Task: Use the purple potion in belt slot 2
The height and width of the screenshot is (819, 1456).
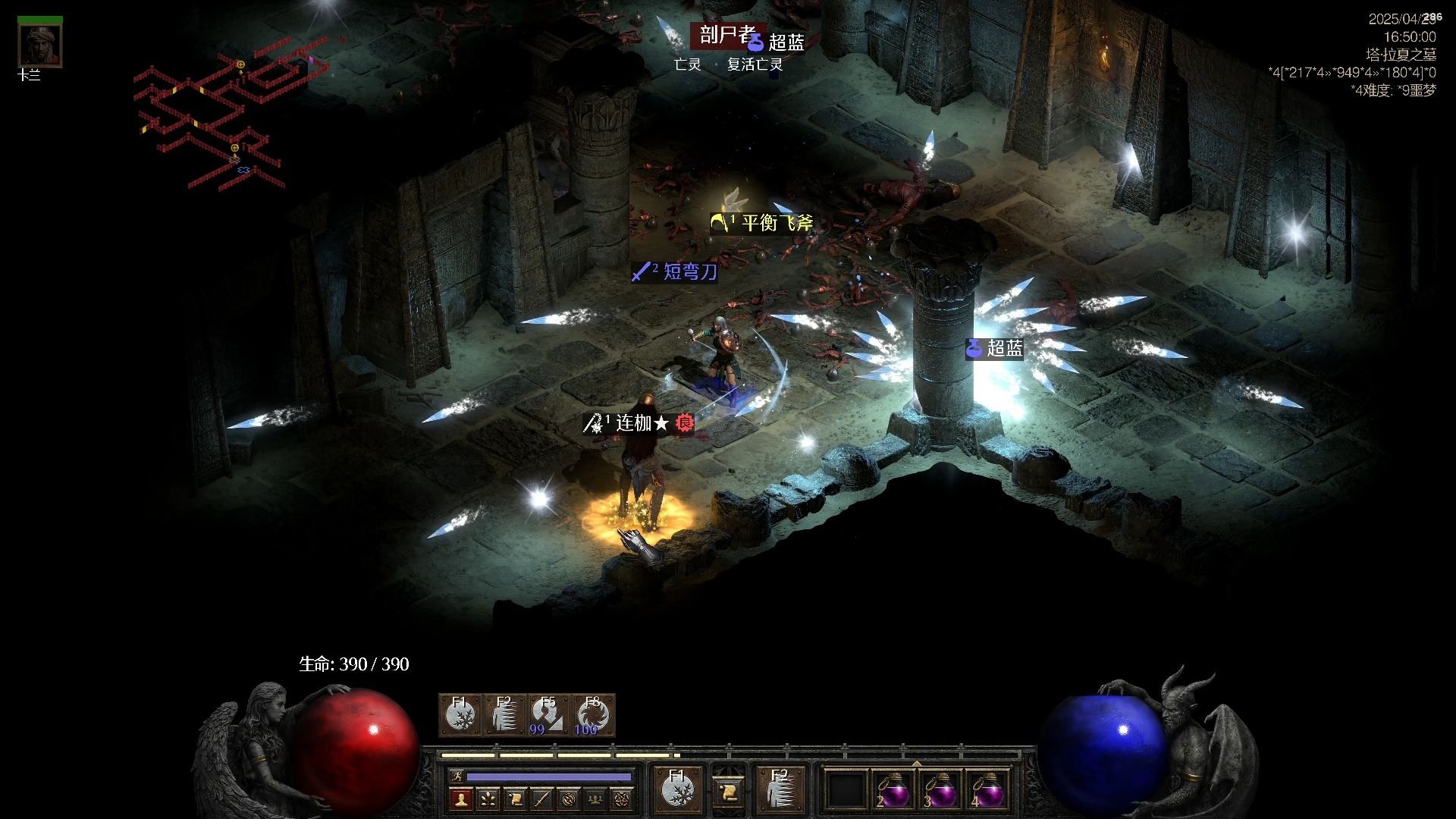Action: pos(893,791)
